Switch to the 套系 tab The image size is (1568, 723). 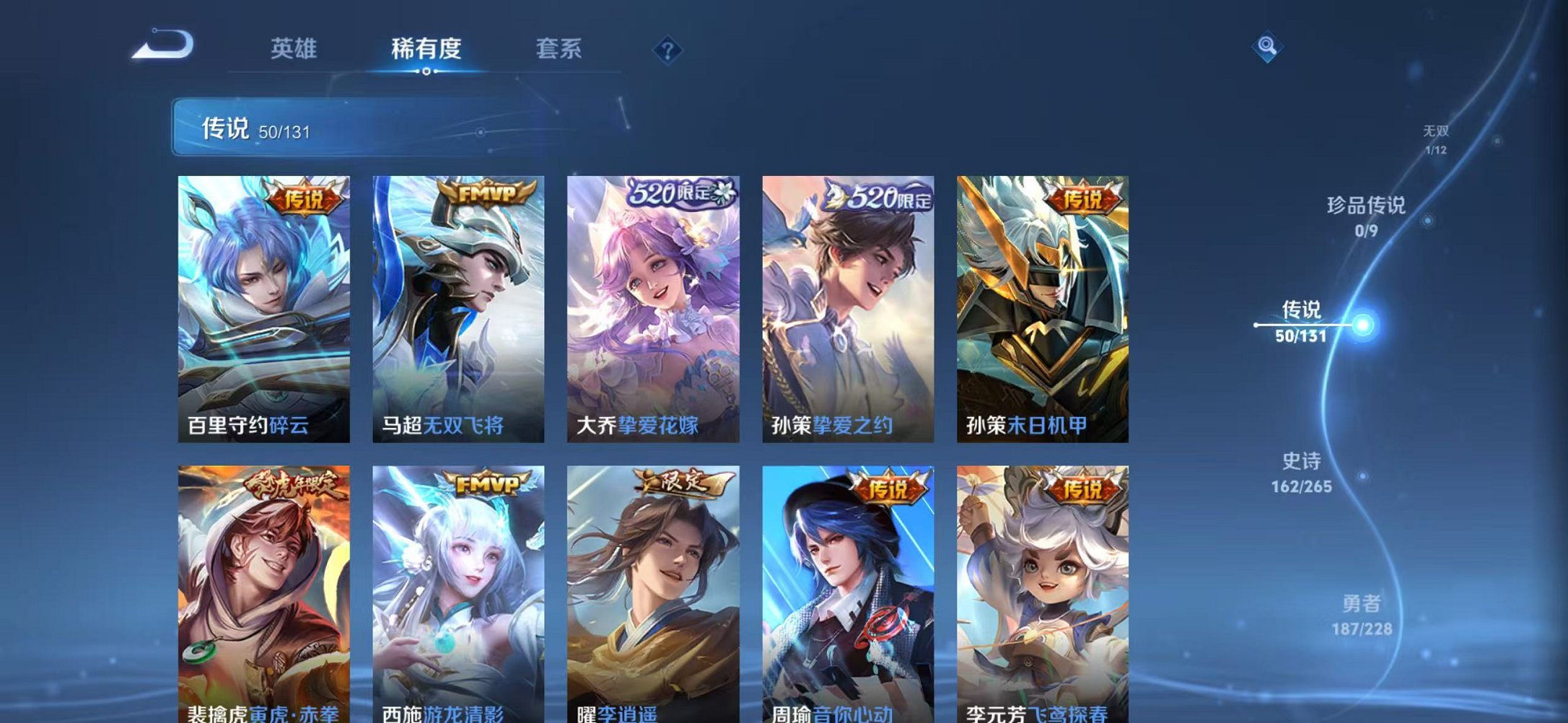click(x=559, y=48)
